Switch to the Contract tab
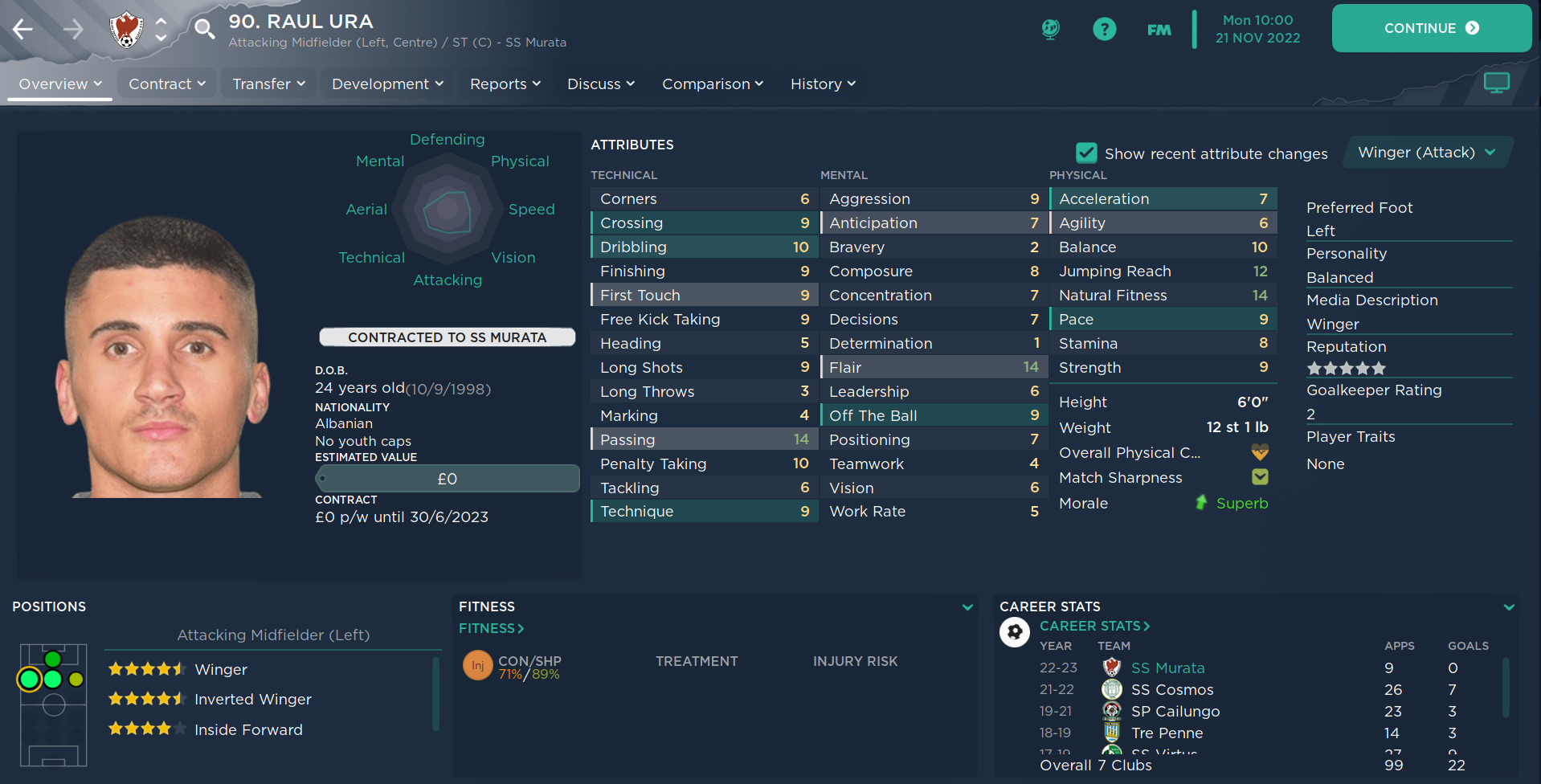The height and width of the screenshot is (784, 1541). coord(161,84)
